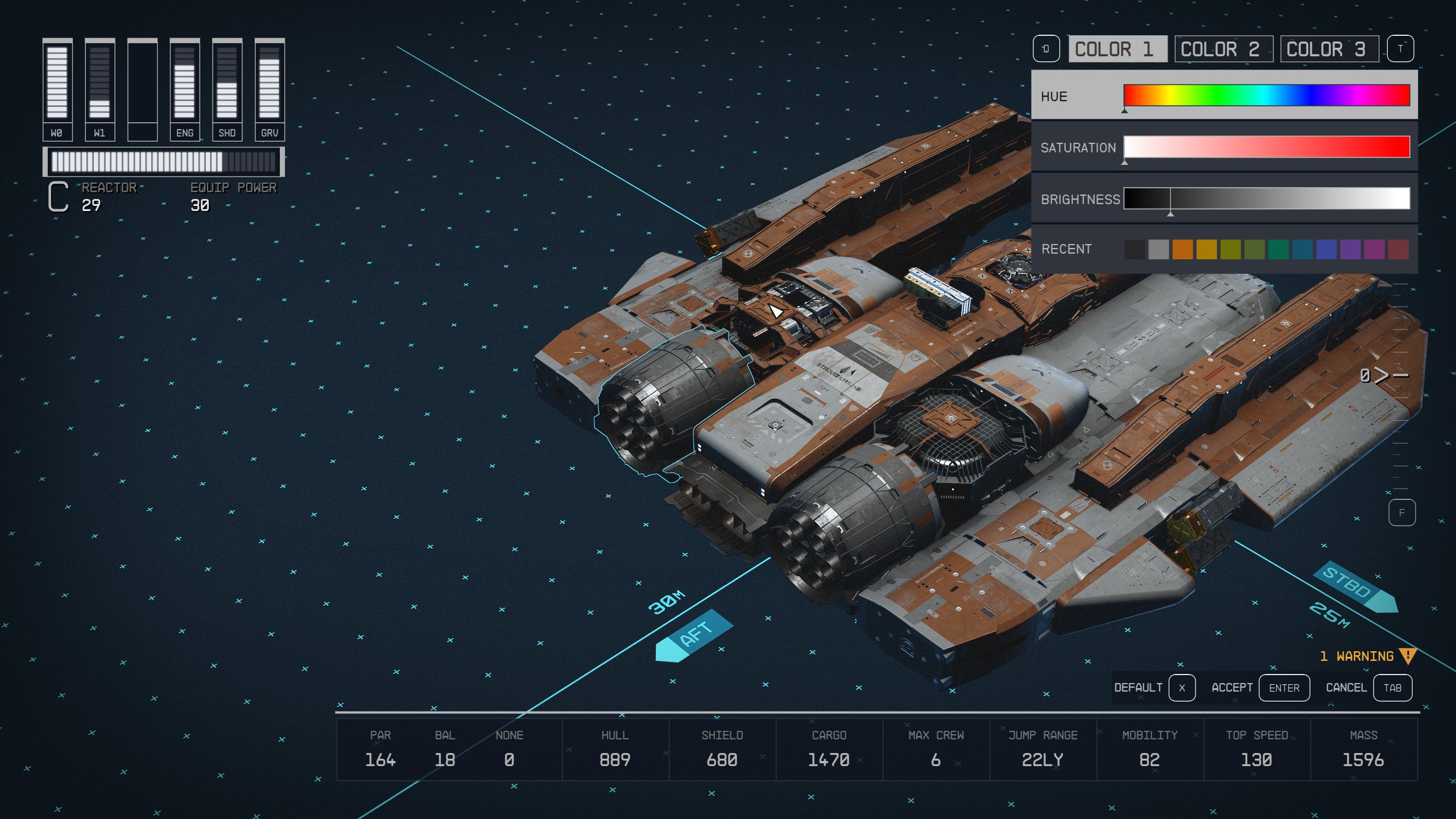Set Saturation slider to full red

1405,147
